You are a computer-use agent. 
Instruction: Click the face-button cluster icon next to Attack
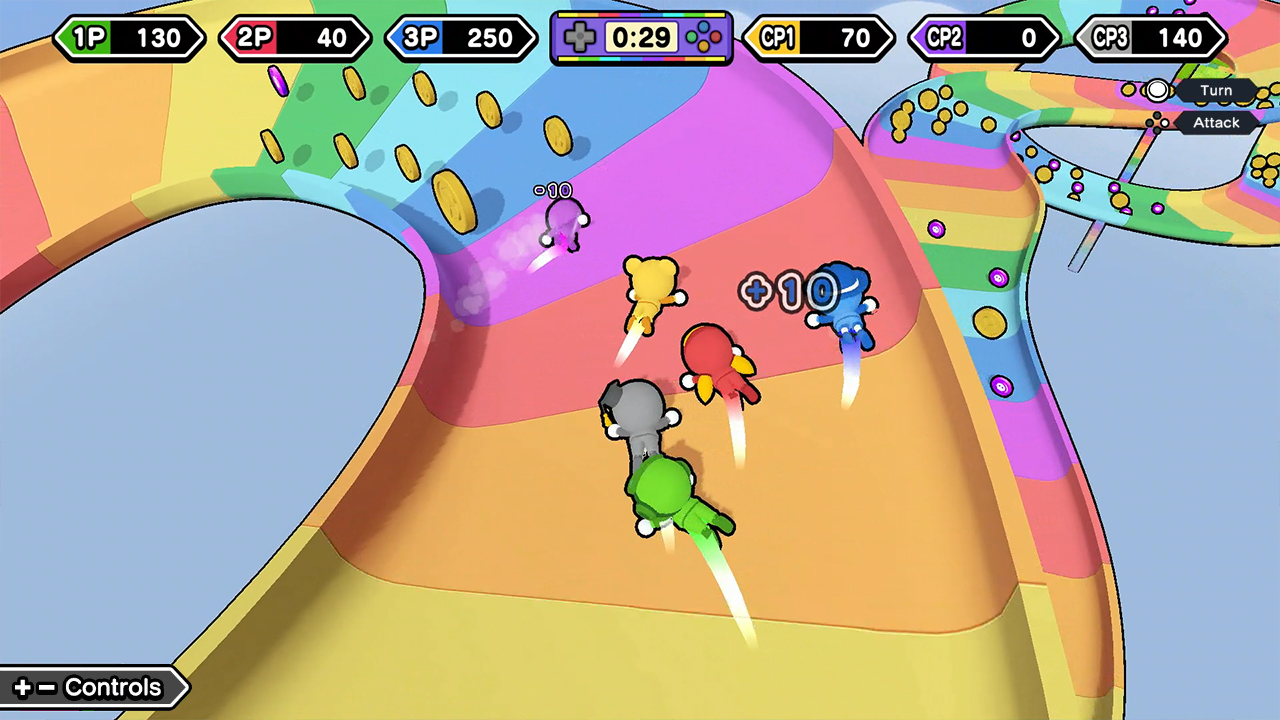[1157, 122]
